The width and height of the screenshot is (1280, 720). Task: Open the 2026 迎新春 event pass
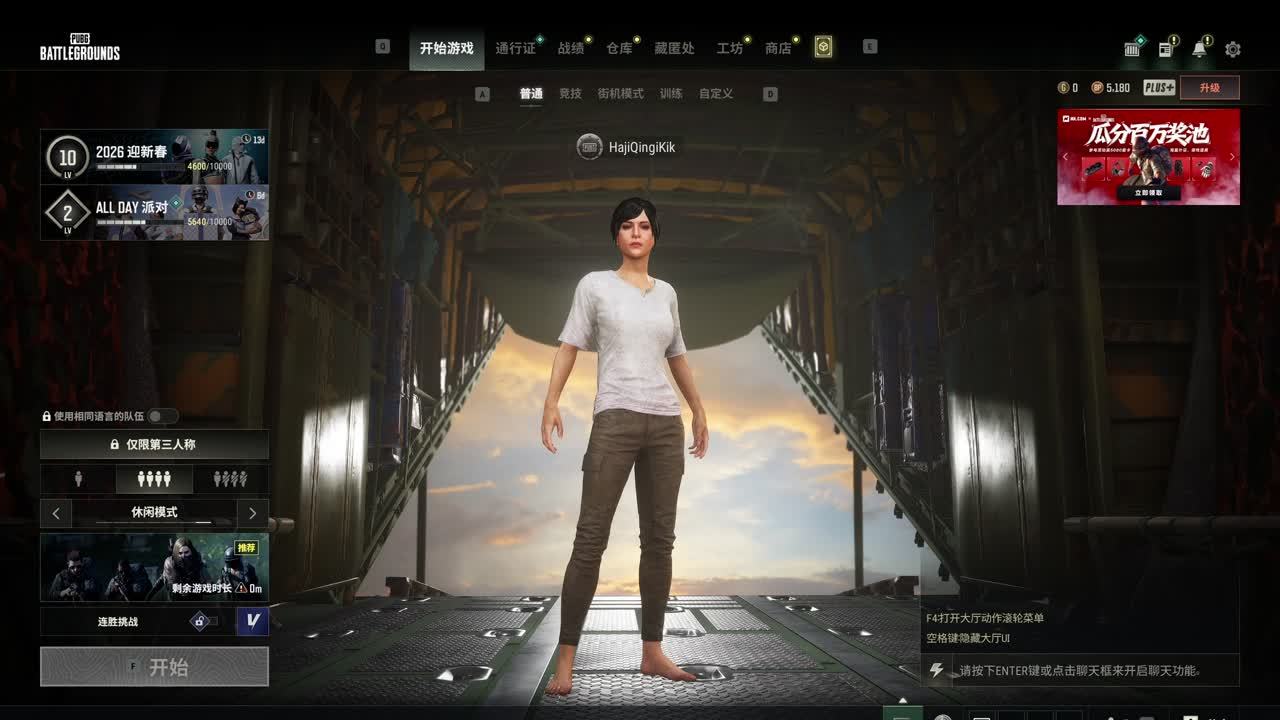[154, 157]
